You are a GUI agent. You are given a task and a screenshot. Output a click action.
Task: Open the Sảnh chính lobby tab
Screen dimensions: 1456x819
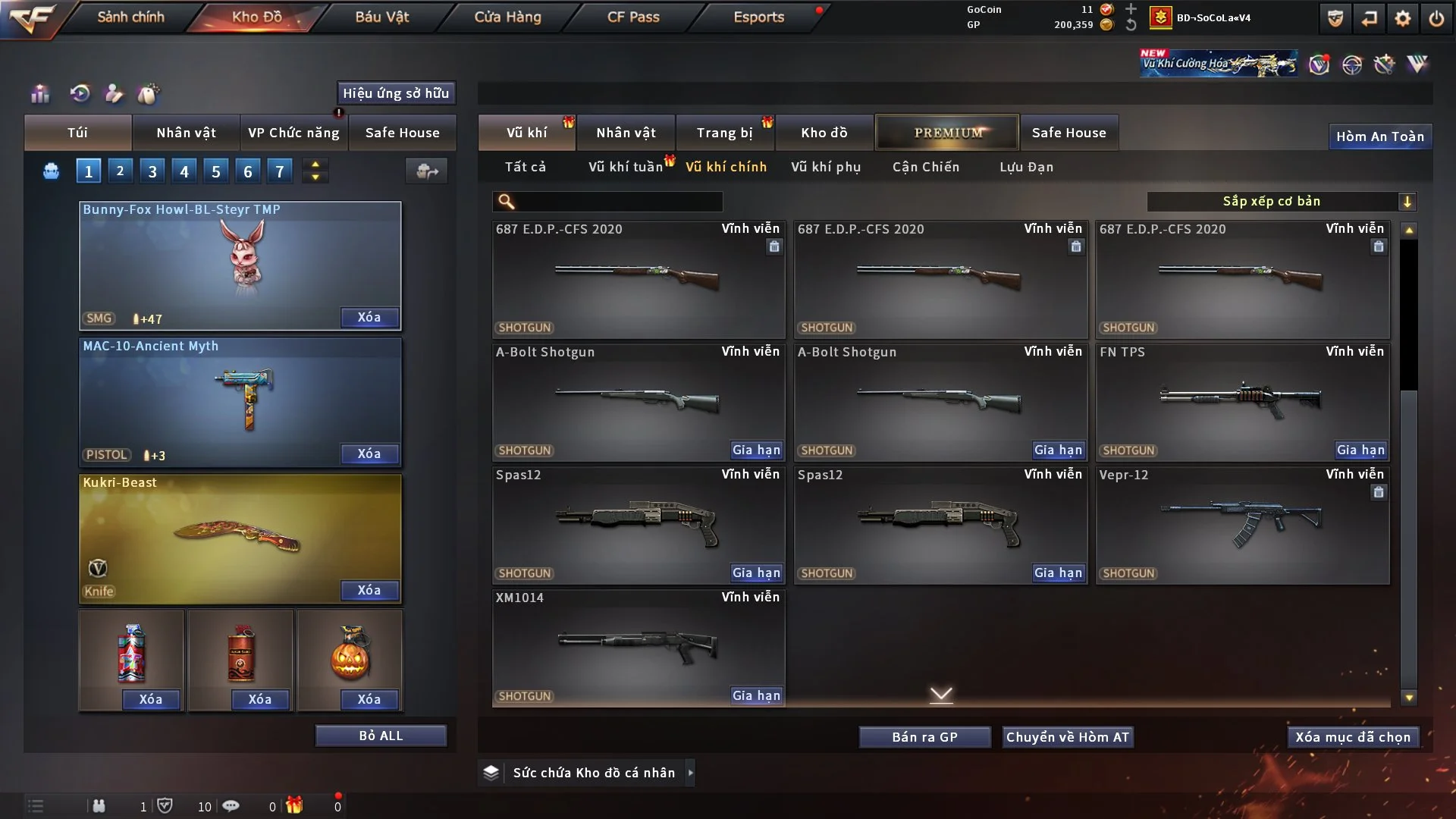pos(130,17)
